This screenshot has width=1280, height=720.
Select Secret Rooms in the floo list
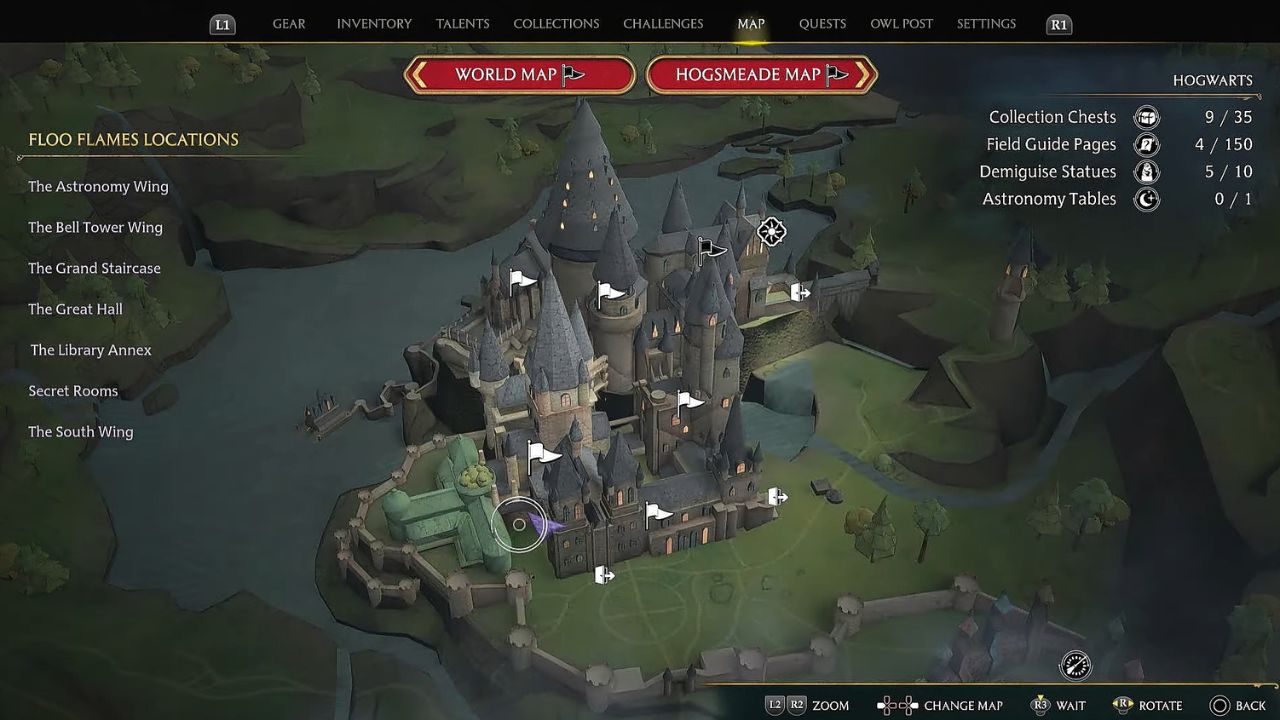coord(73,392)
